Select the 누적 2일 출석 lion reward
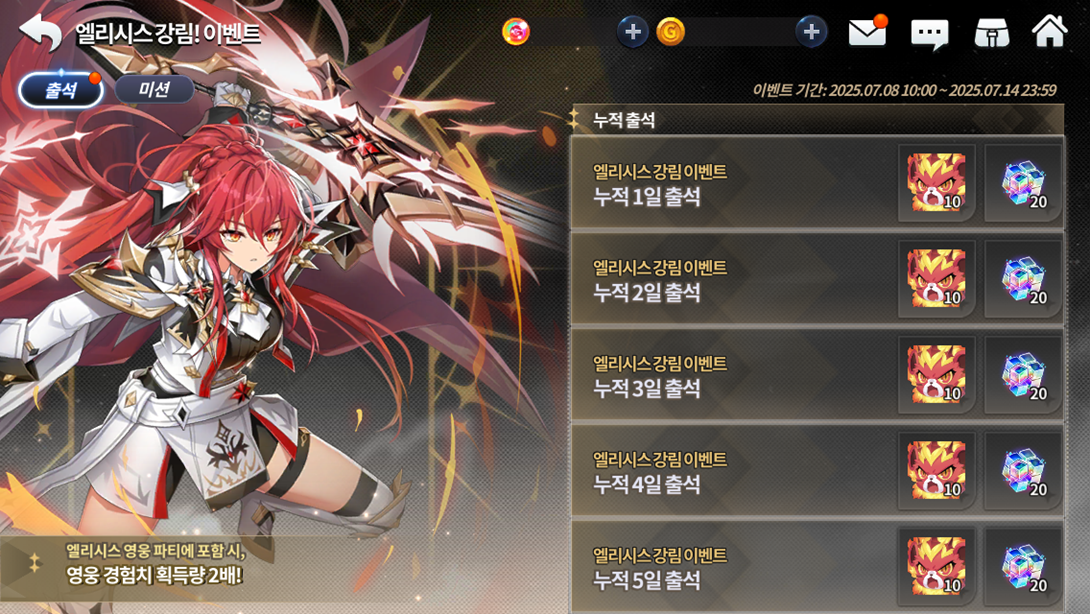The height and width of the screenshot is (614, 1090). point(936,279)
